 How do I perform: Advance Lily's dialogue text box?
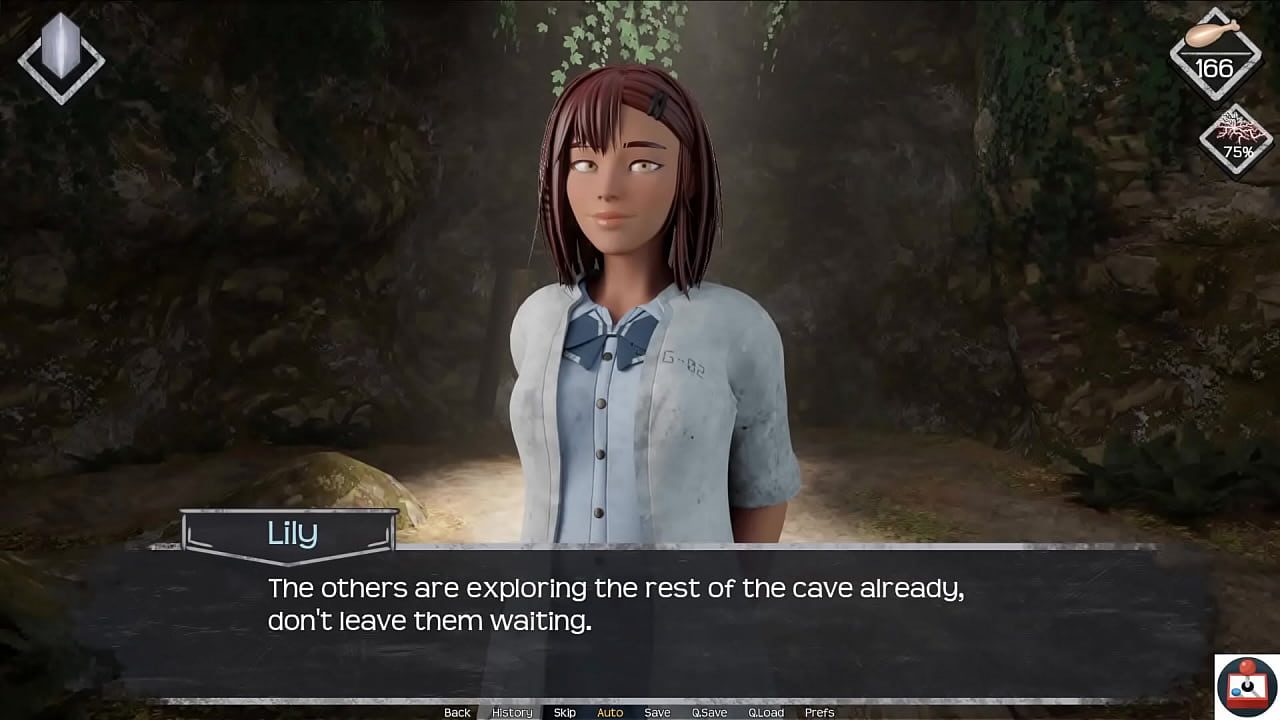tap(640, 620)
